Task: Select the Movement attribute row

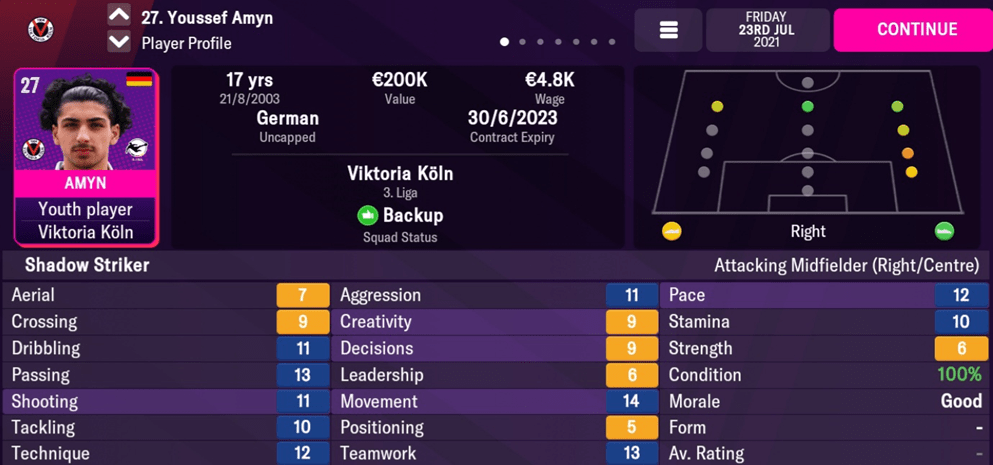Action: pos(494,401)
